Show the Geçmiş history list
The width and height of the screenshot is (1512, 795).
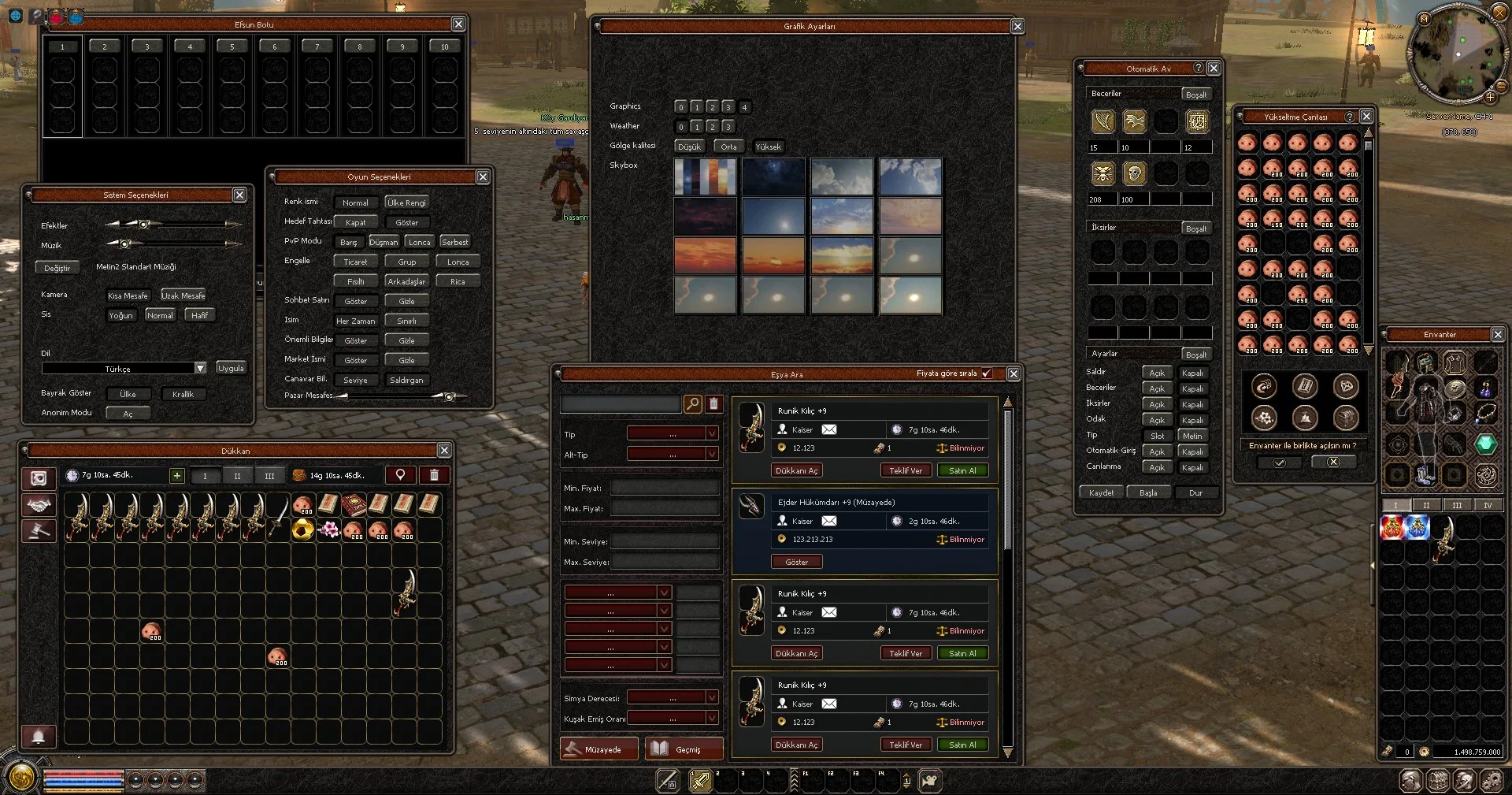point(683,749)
